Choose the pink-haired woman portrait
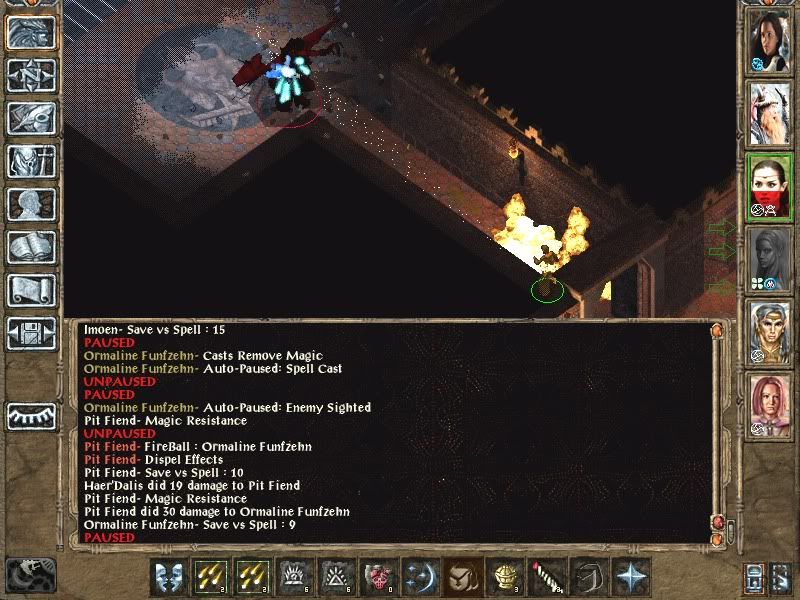This screenshot has height=600, width=800. pos(770,404)
